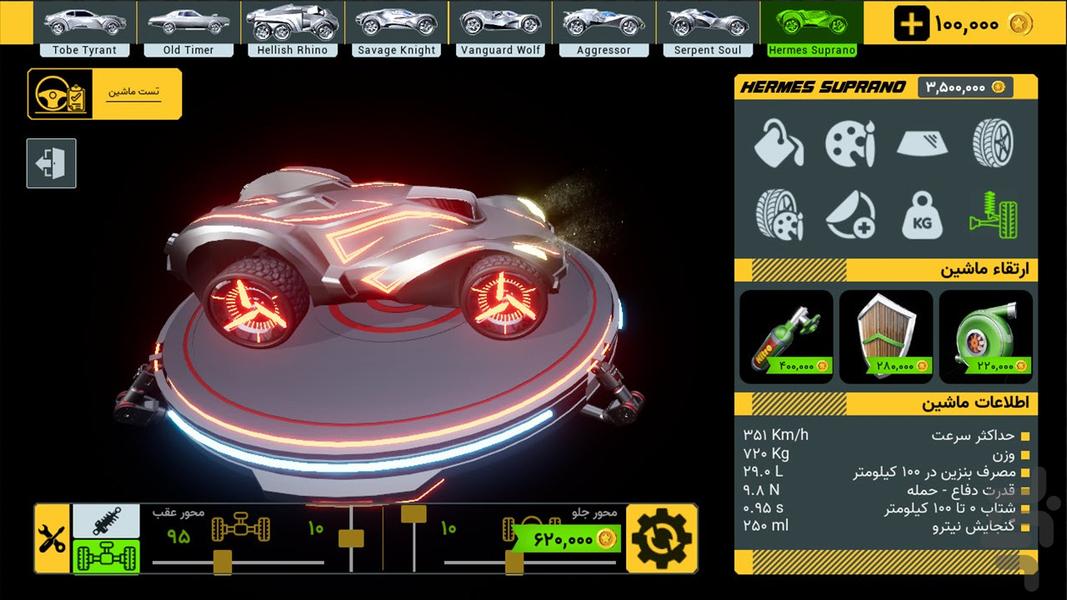Switch to the Hellish Rhino vehicle

pos(292,26)
